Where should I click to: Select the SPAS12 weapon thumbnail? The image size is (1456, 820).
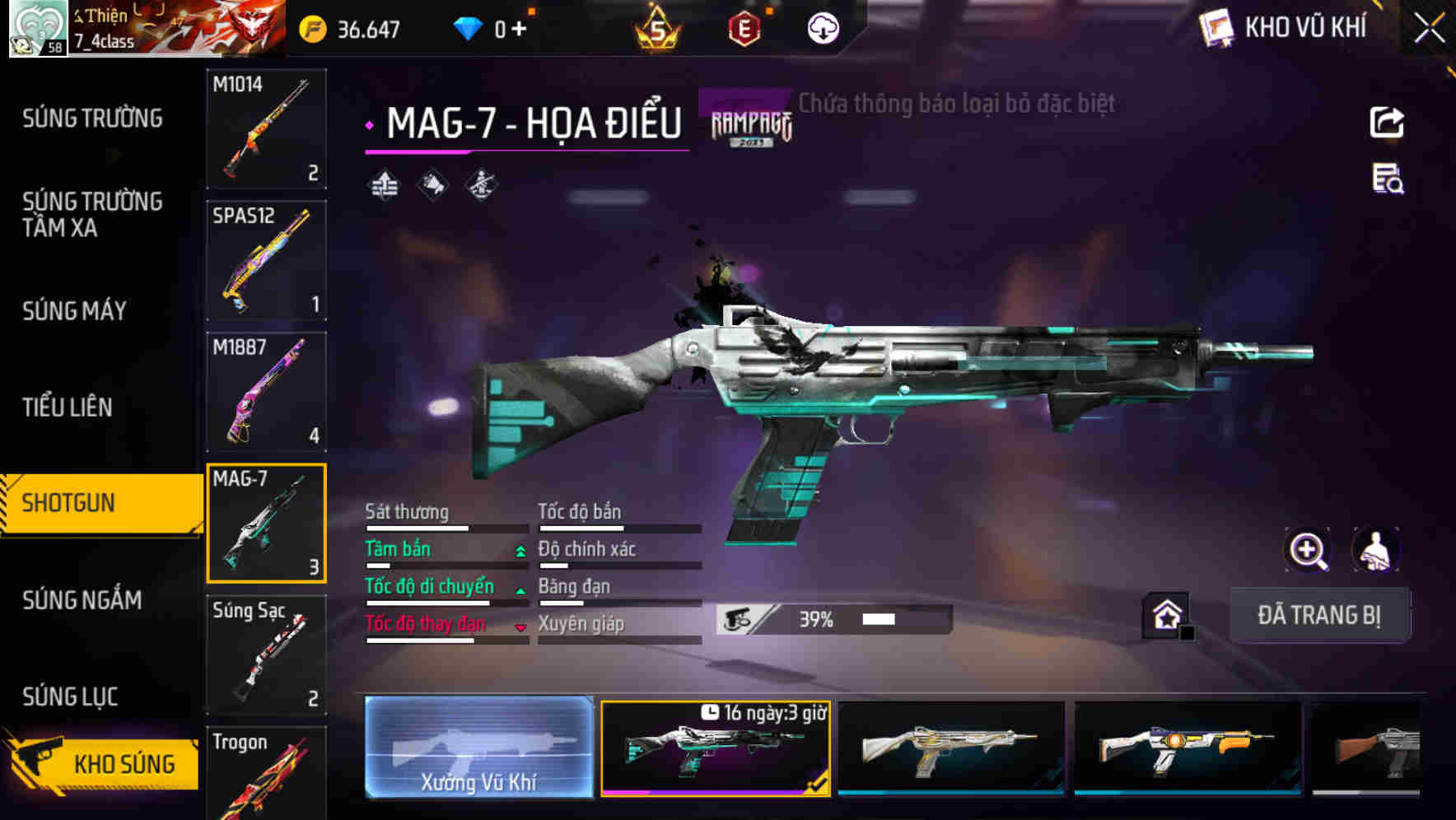(x=266, y=259)
